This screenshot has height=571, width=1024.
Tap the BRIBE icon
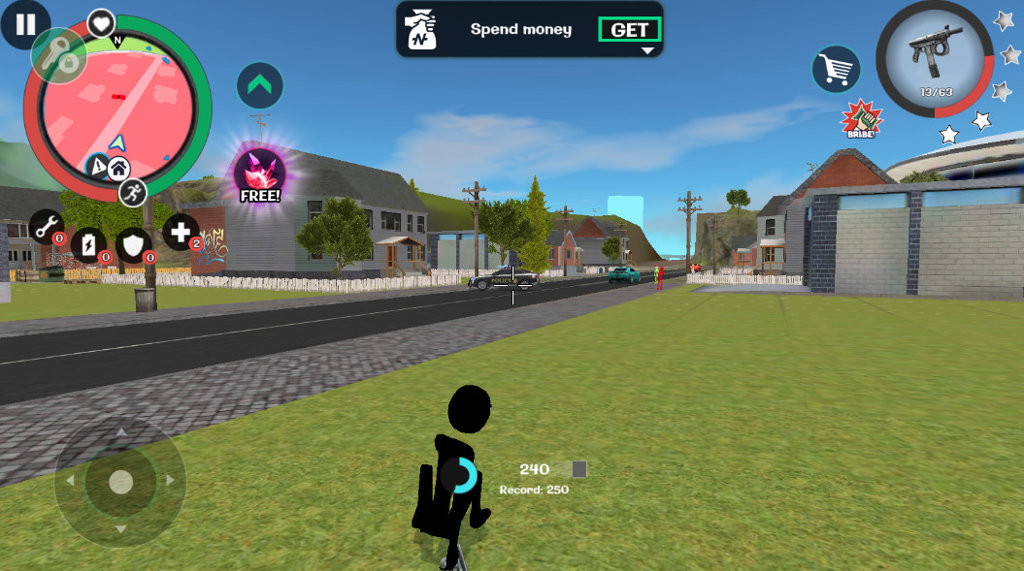860,119
